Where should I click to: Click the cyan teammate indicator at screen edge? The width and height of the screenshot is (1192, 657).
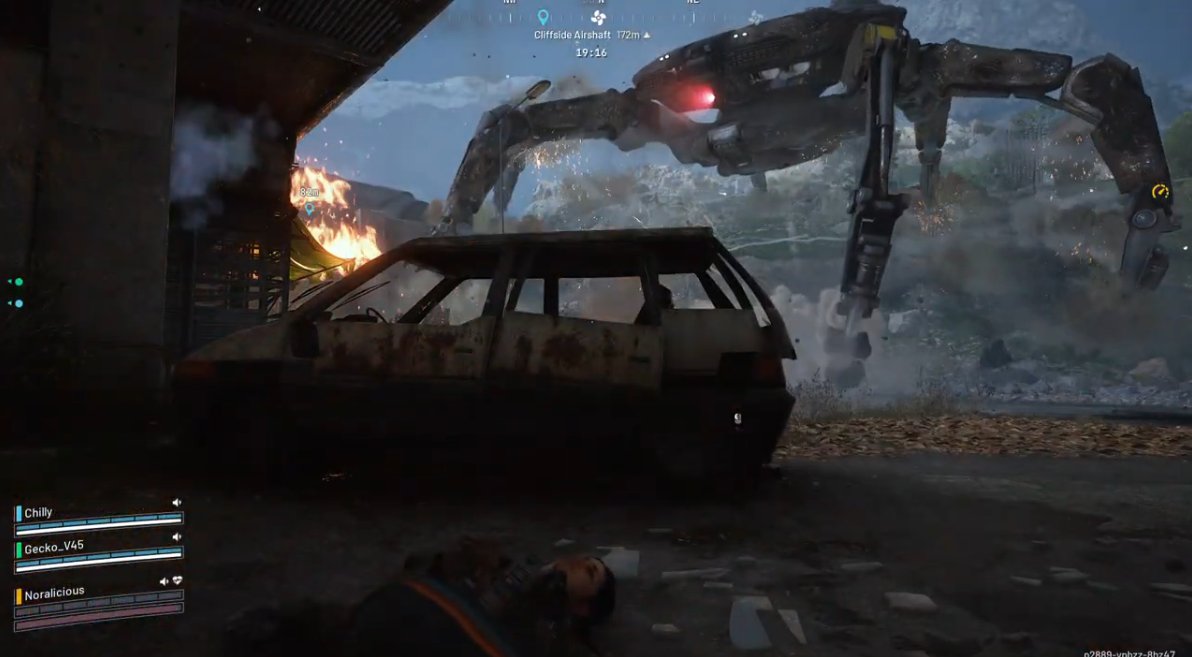pos(17,303)
